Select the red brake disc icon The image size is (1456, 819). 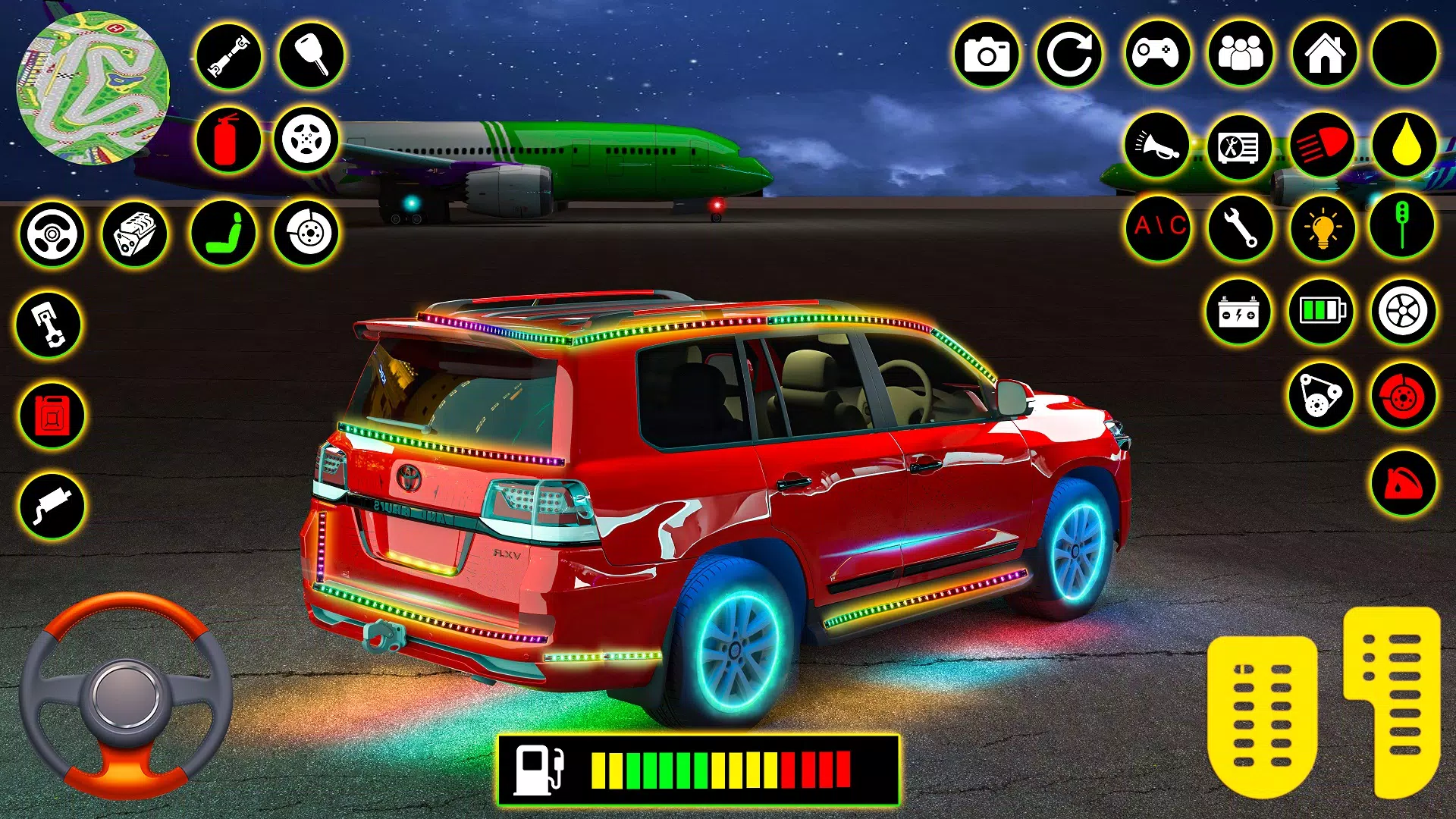pos(1403,396)
